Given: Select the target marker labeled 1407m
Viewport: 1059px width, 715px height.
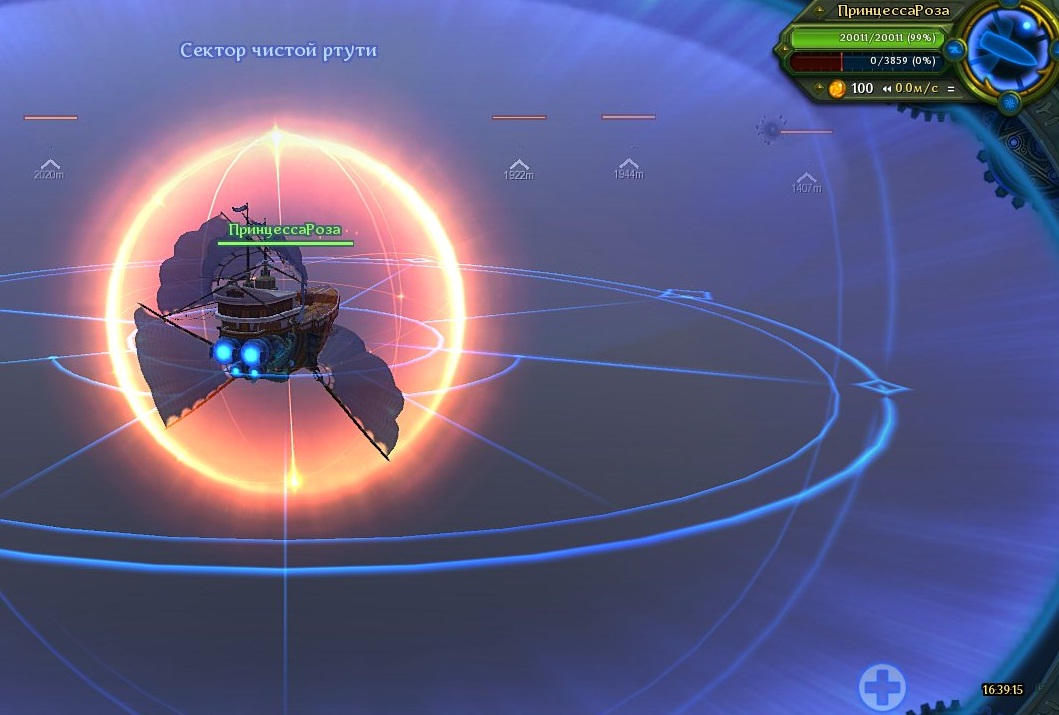Looking at the screenshot, I should pos(806,180).
